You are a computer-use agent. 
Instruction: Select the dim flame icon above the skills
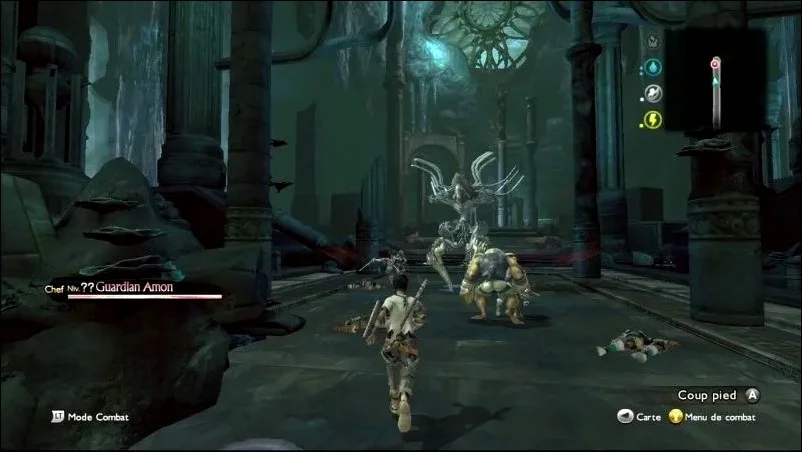(650, 42)
